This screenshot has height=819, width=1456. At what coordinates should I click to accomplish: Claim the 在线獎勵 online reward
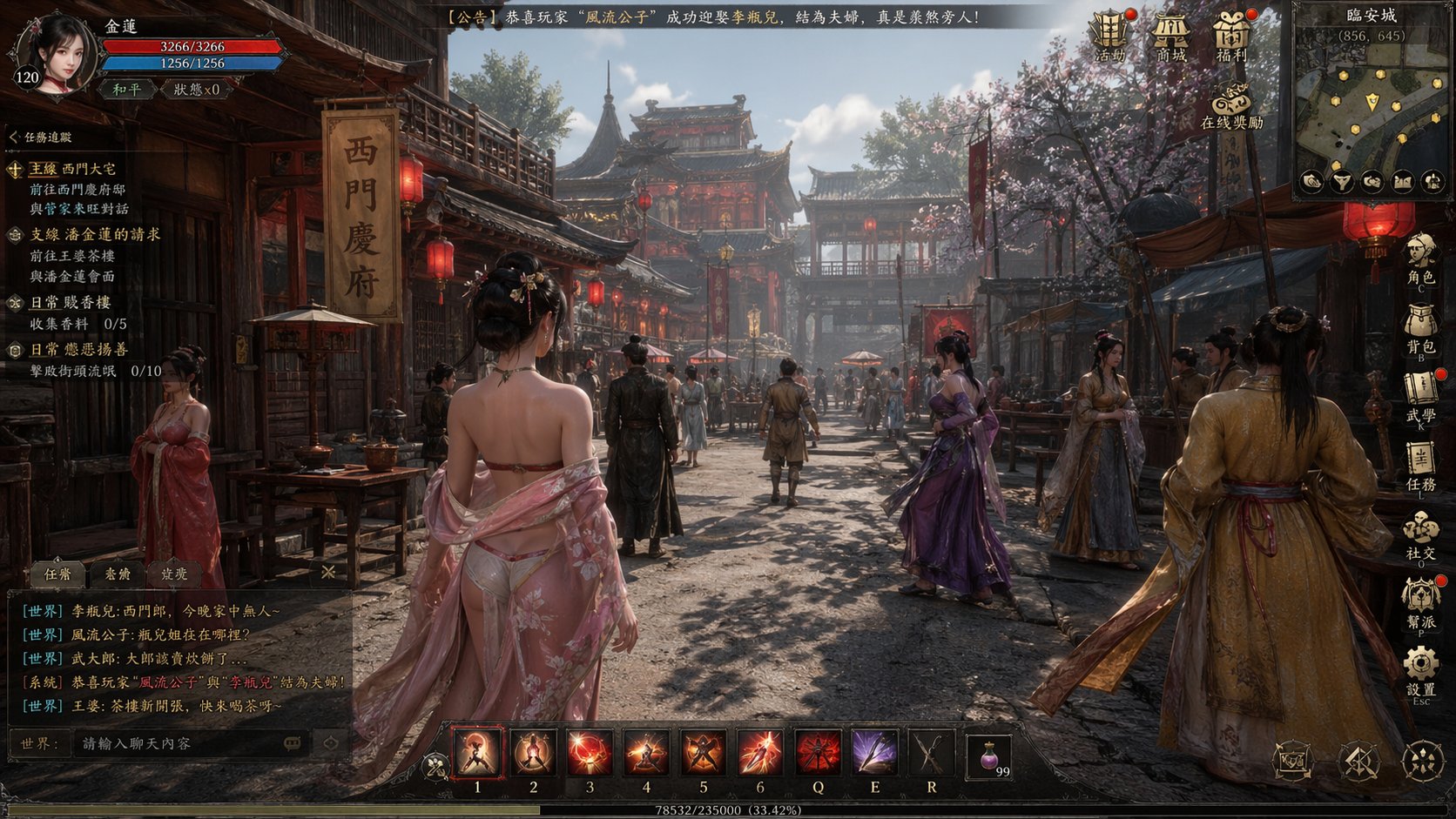(x=1231, y=103)
